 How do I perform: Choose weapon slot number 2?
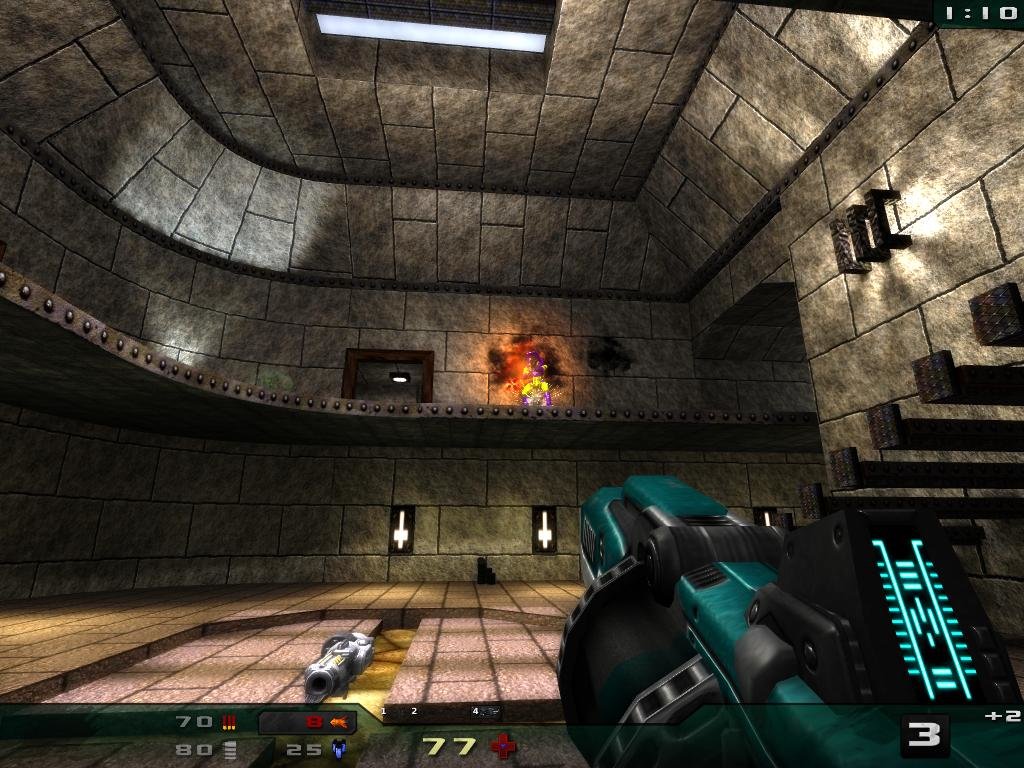pos(414,711)
